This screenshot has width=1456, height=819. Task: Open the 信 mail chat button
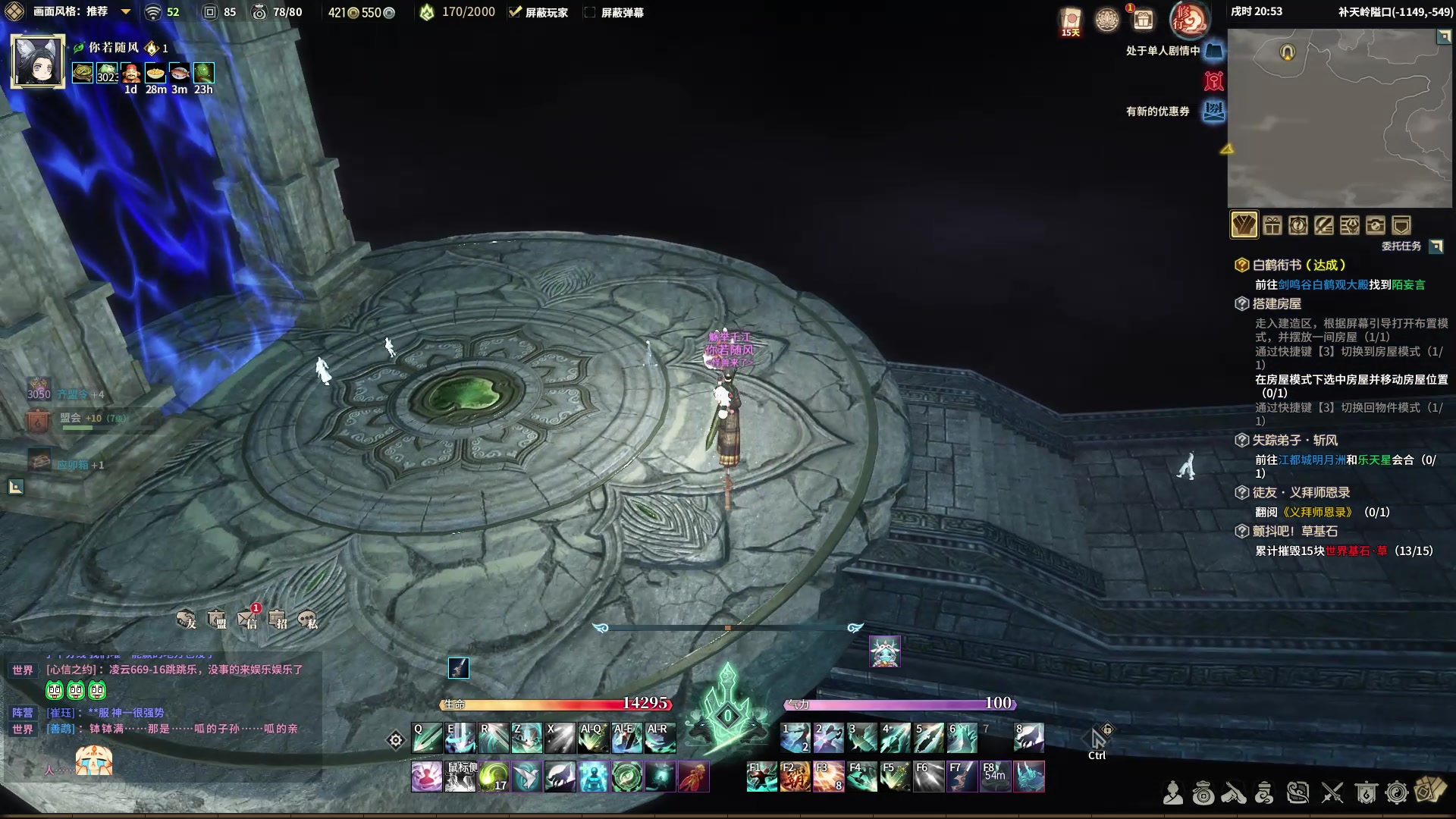(x=249, y=620)
